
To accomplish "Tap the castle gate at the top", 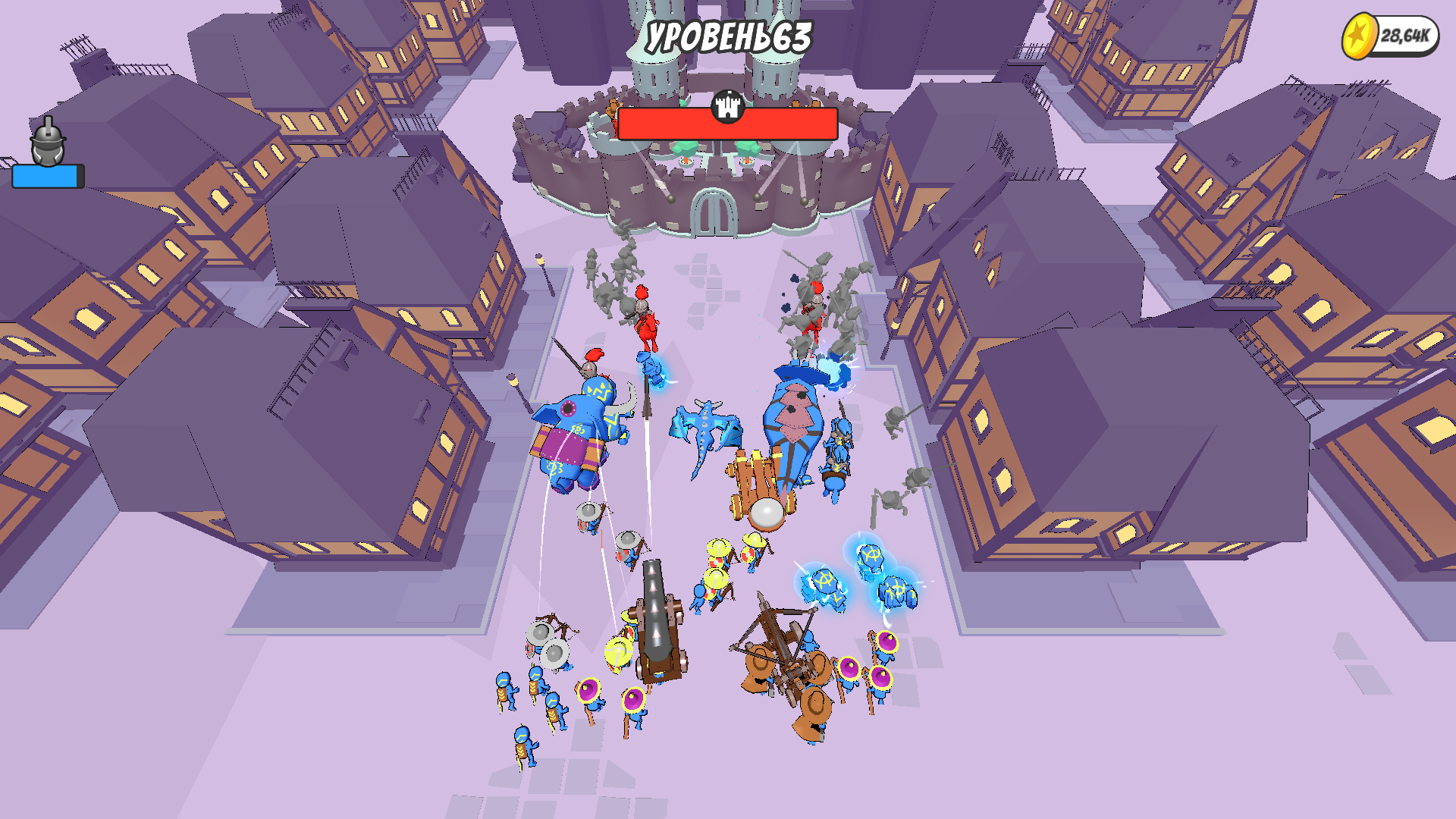I will (713, 214).
